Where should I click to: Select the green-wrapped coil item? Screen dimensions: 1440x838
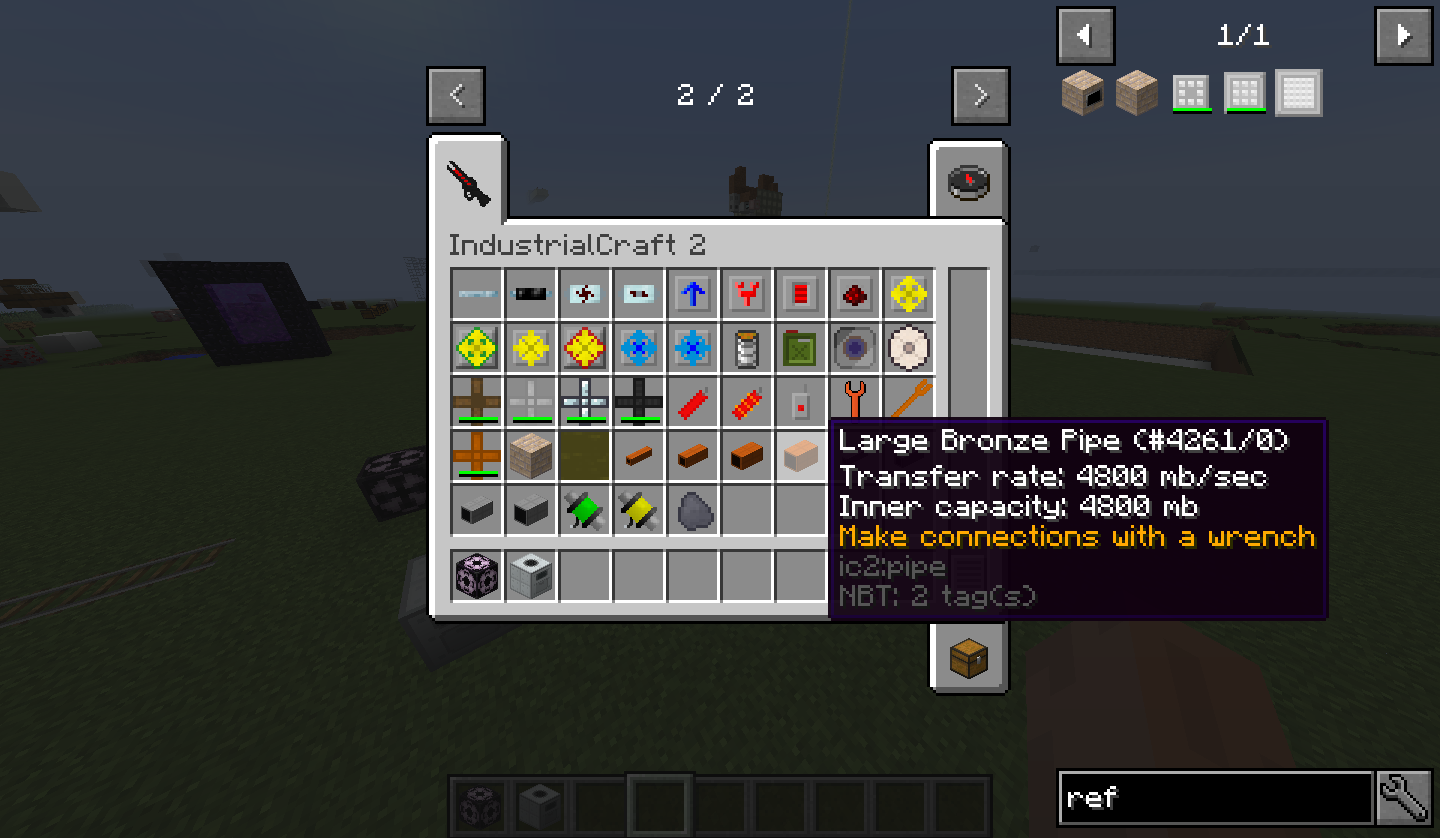(x=585, y=510)
